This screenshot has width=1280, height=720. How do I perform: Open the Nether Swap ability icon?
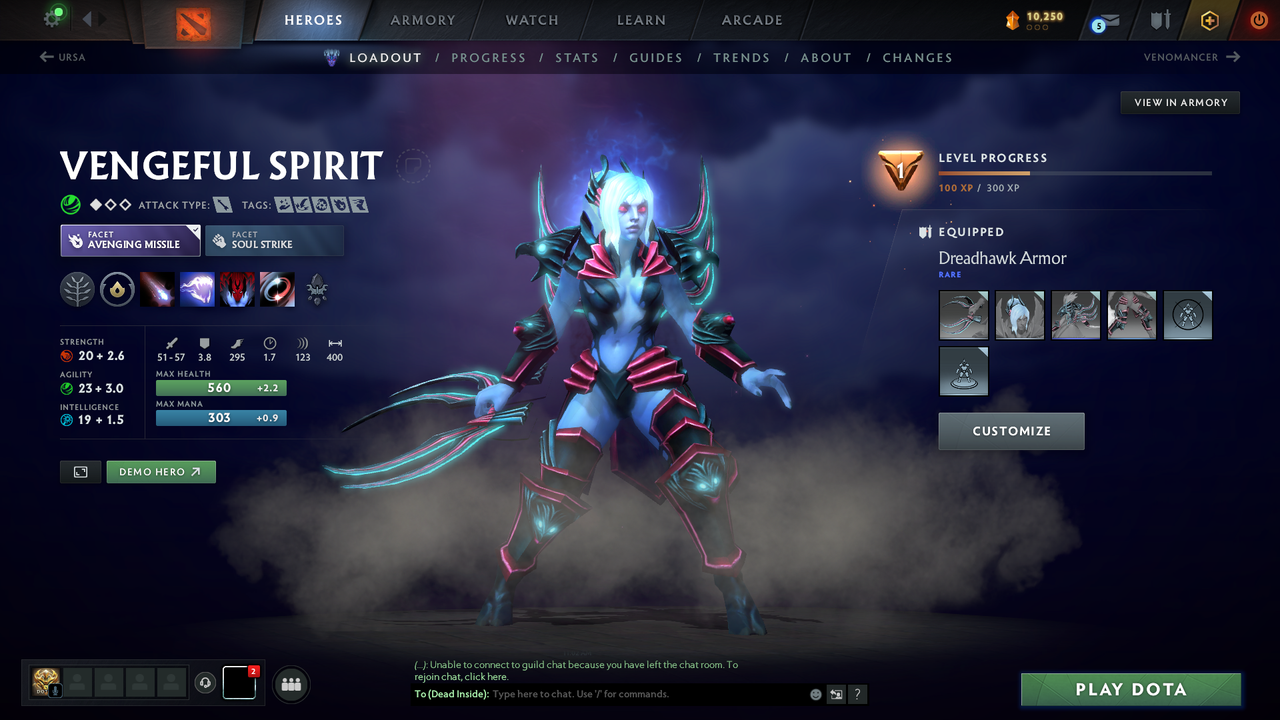click(277, 290)
